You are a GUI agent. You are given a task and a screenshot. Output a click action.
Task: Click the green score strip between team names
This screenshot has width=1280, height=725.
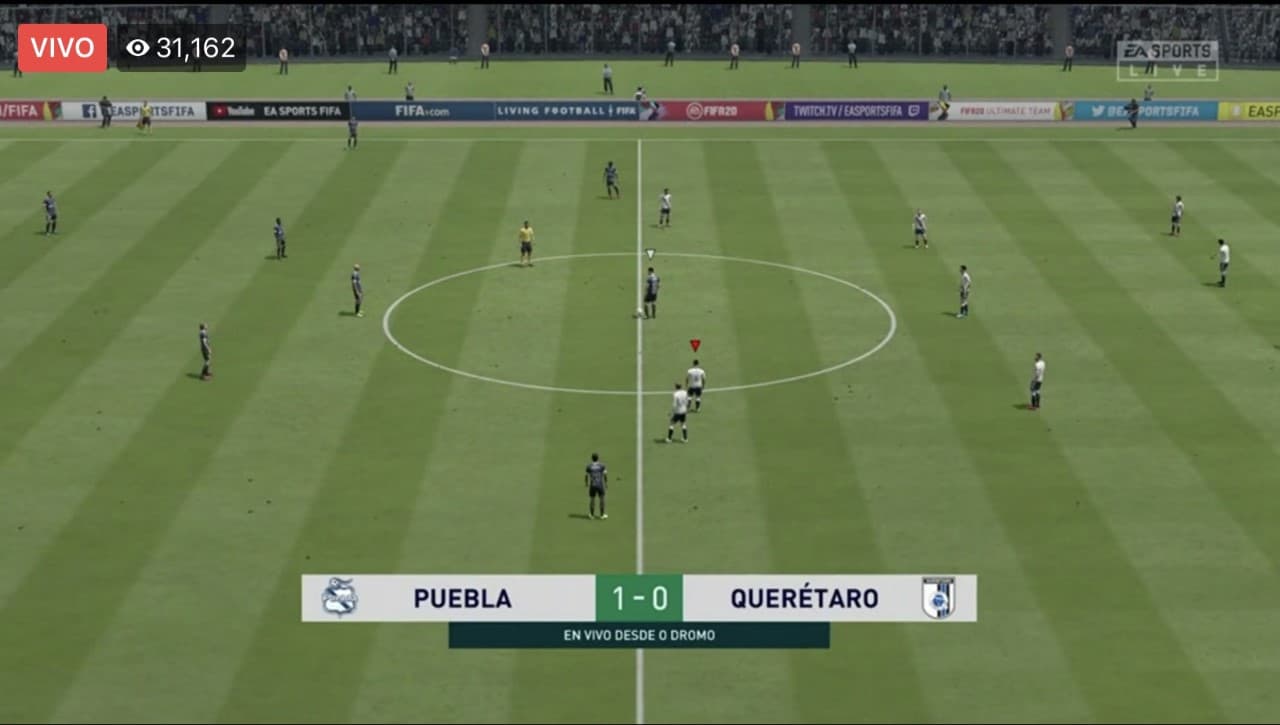[x=640, y=597]
